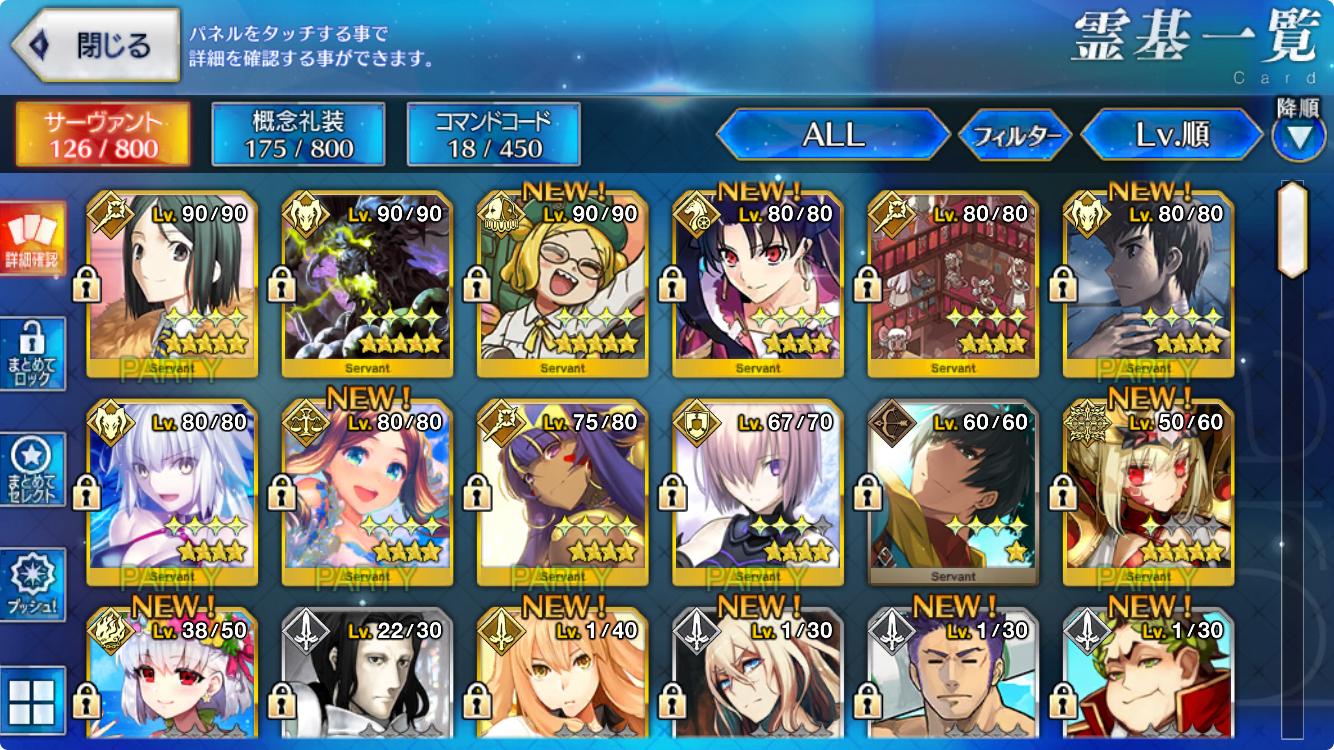Switch to the サーヴァント tab
1334x750 pixels.
[x=103, y=135]
